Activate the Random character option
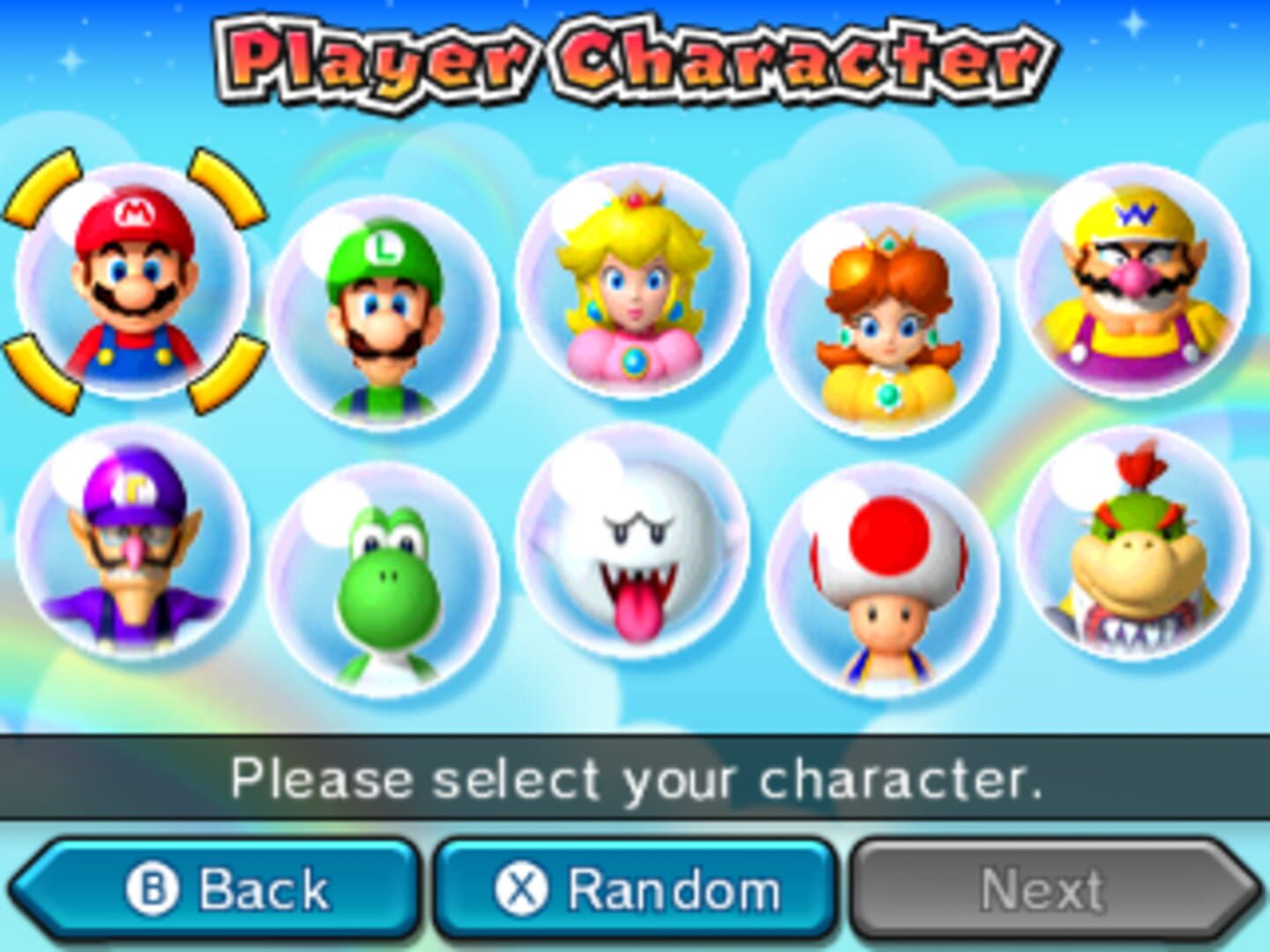The height and width of the screenshot is (952, 1270). click(633, 889)
